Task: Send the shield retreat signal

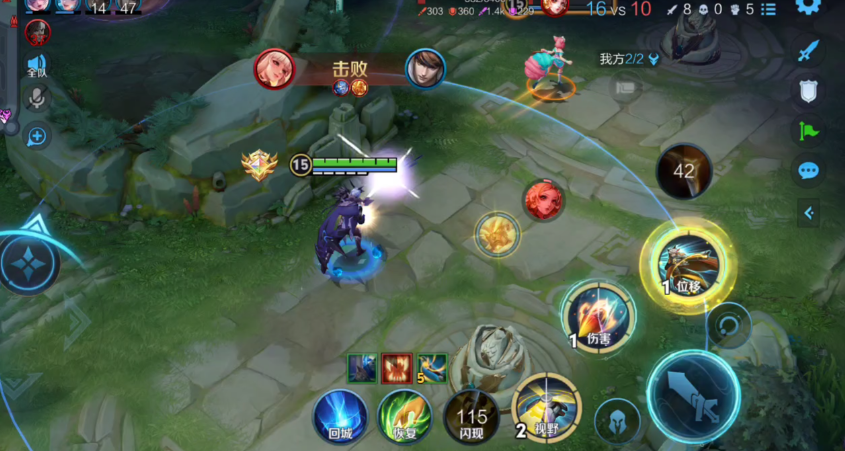Action: pos(809,92)
